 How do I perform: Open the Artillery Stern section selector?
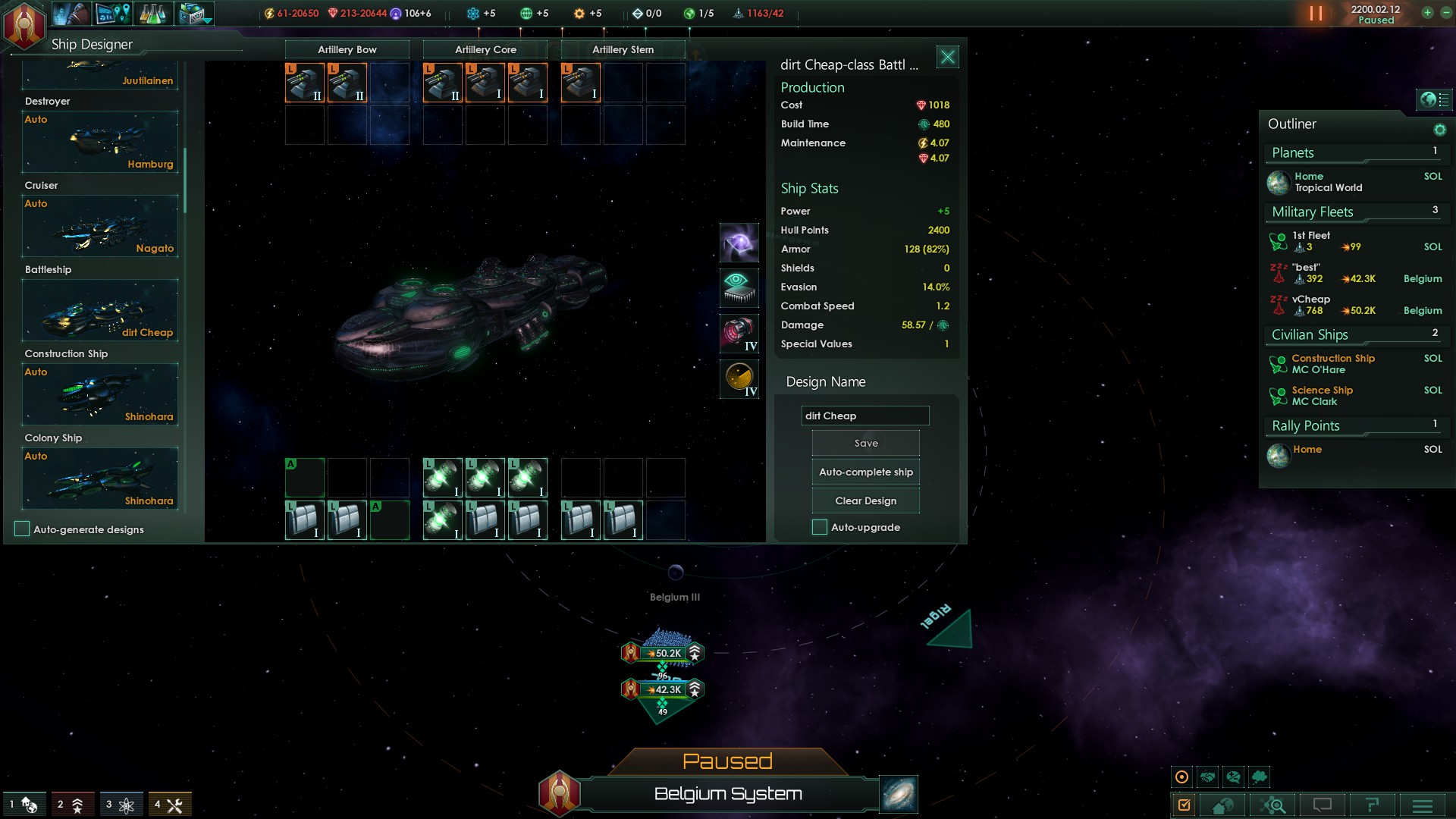623,50
